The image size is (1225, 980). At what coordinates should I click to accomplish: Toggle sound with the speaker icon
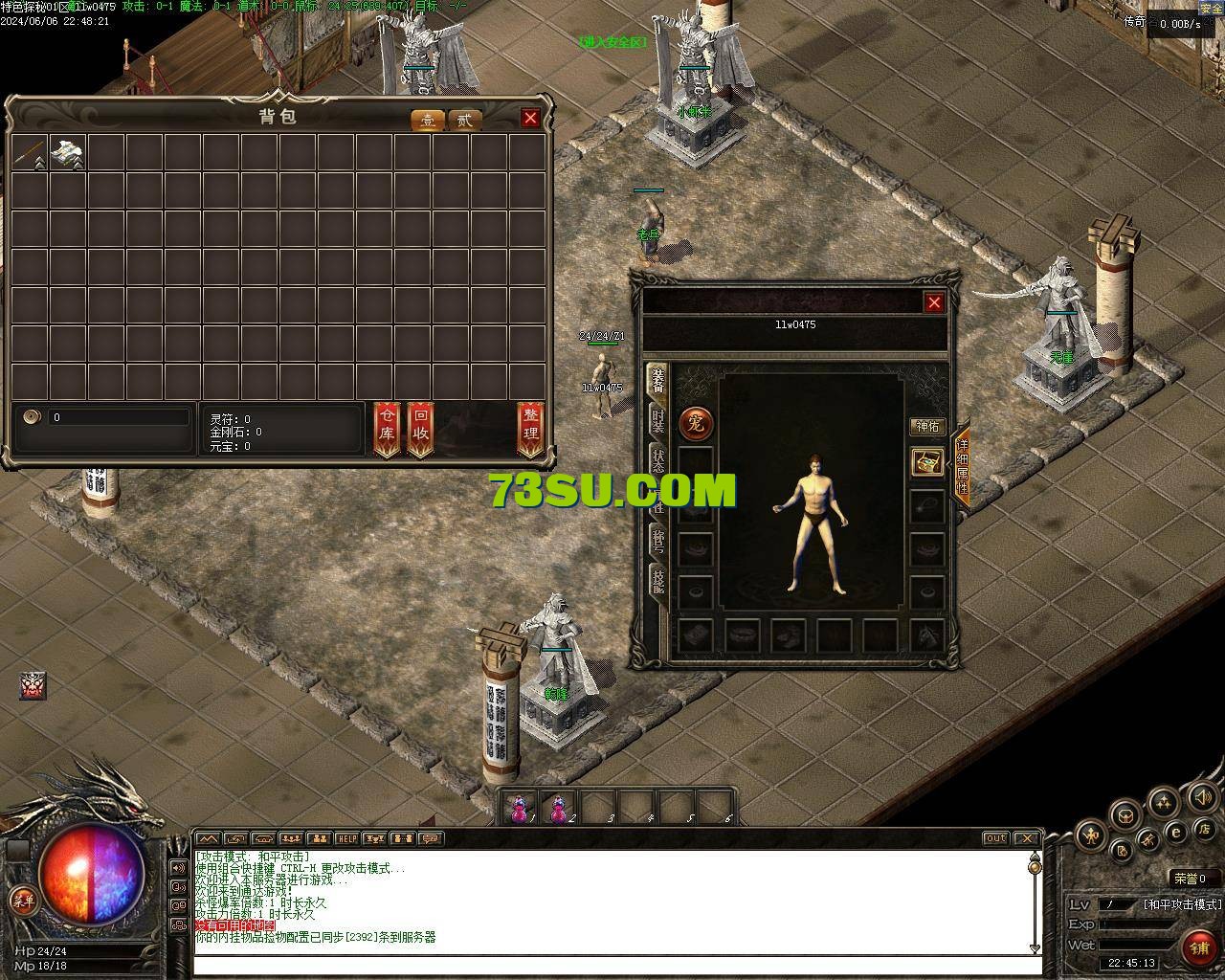tap(1203, 797)
